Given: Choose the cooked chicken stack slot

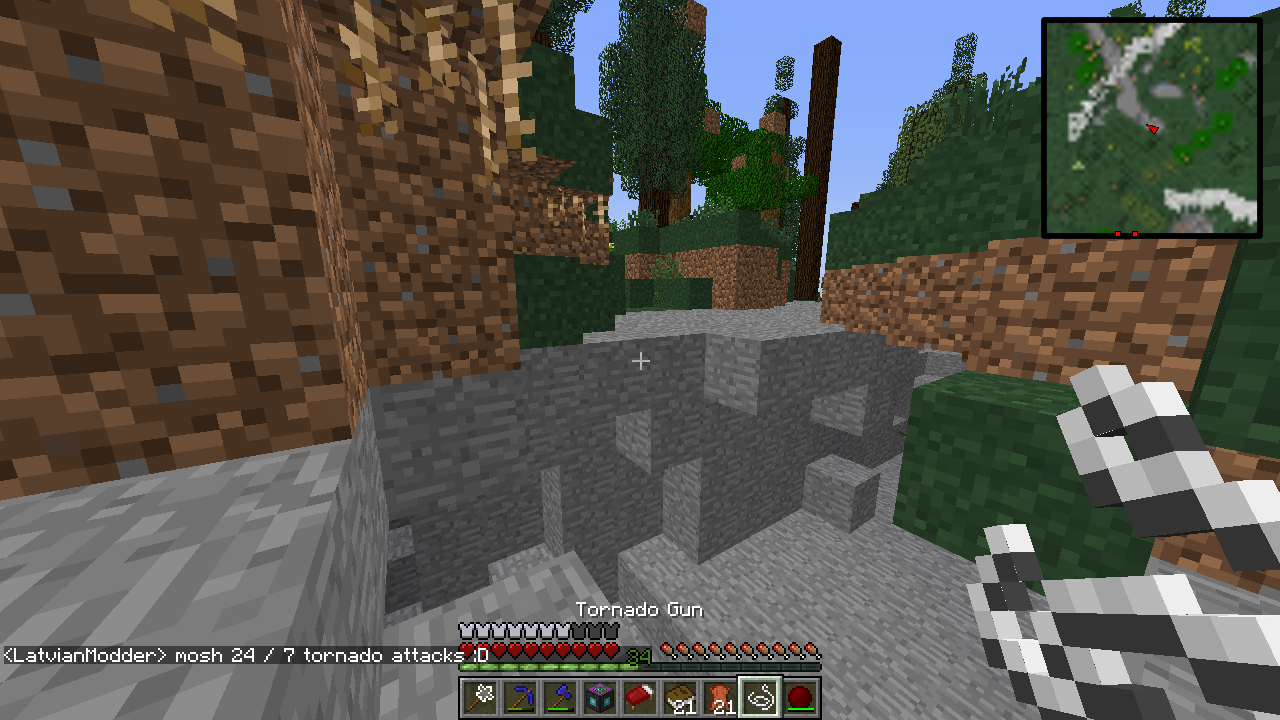Looking at the screenshot, I should pyautogui.click(x=720, y=697).
